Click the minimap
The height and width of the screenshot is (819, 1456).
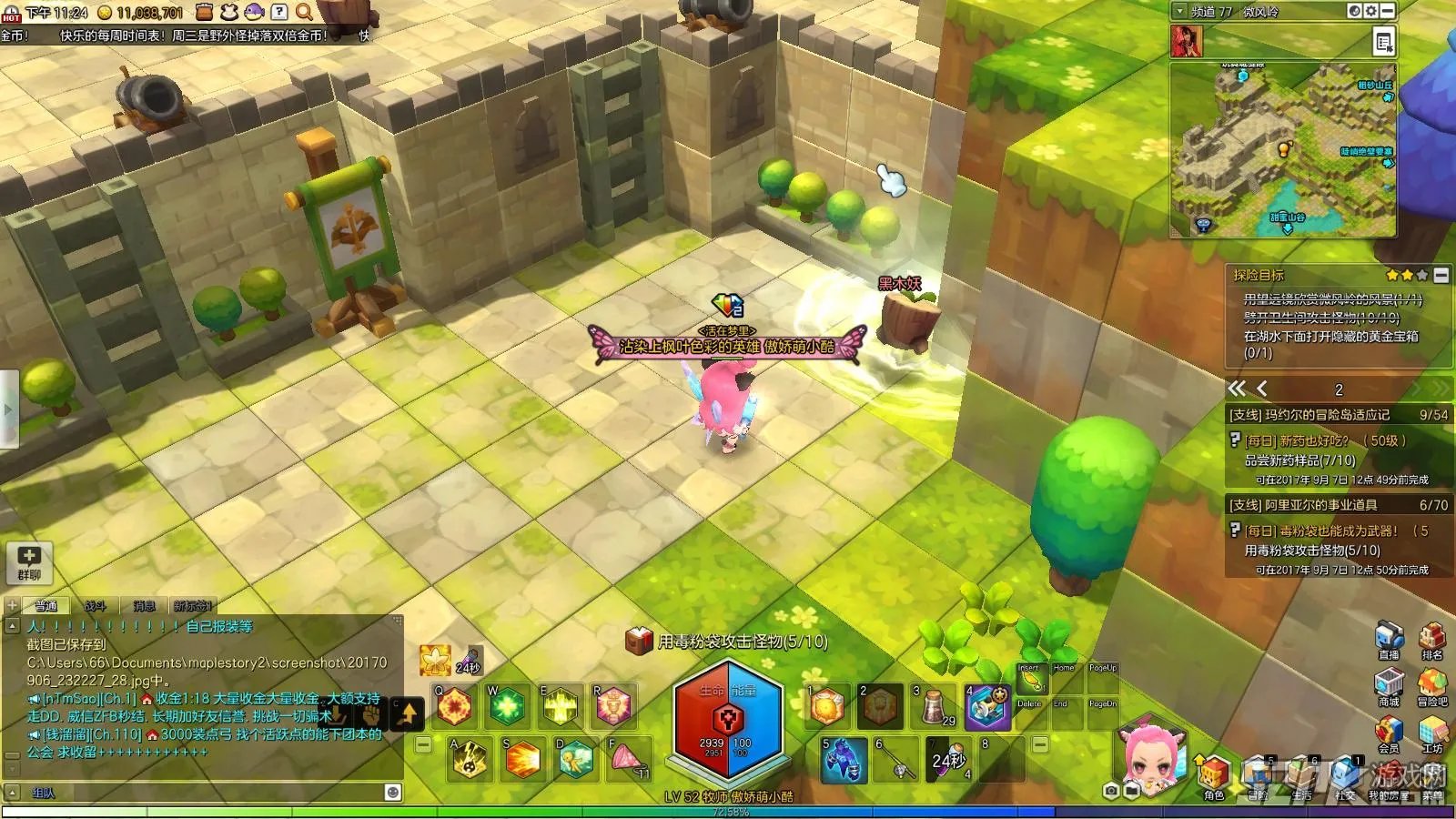point(1283,150)
